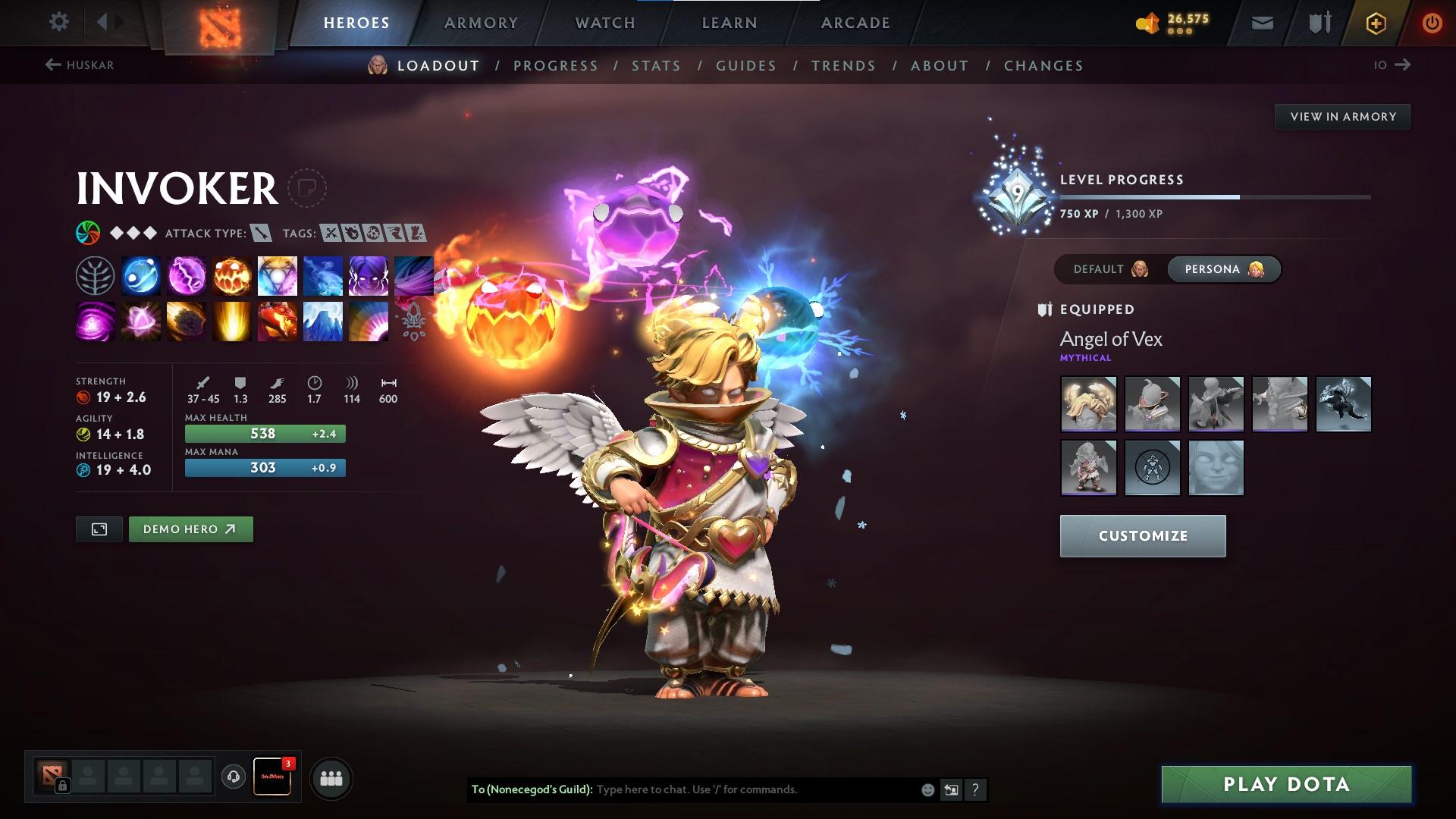
Task: Open the messages envelope icon
Action: (x=1261, y=22)
